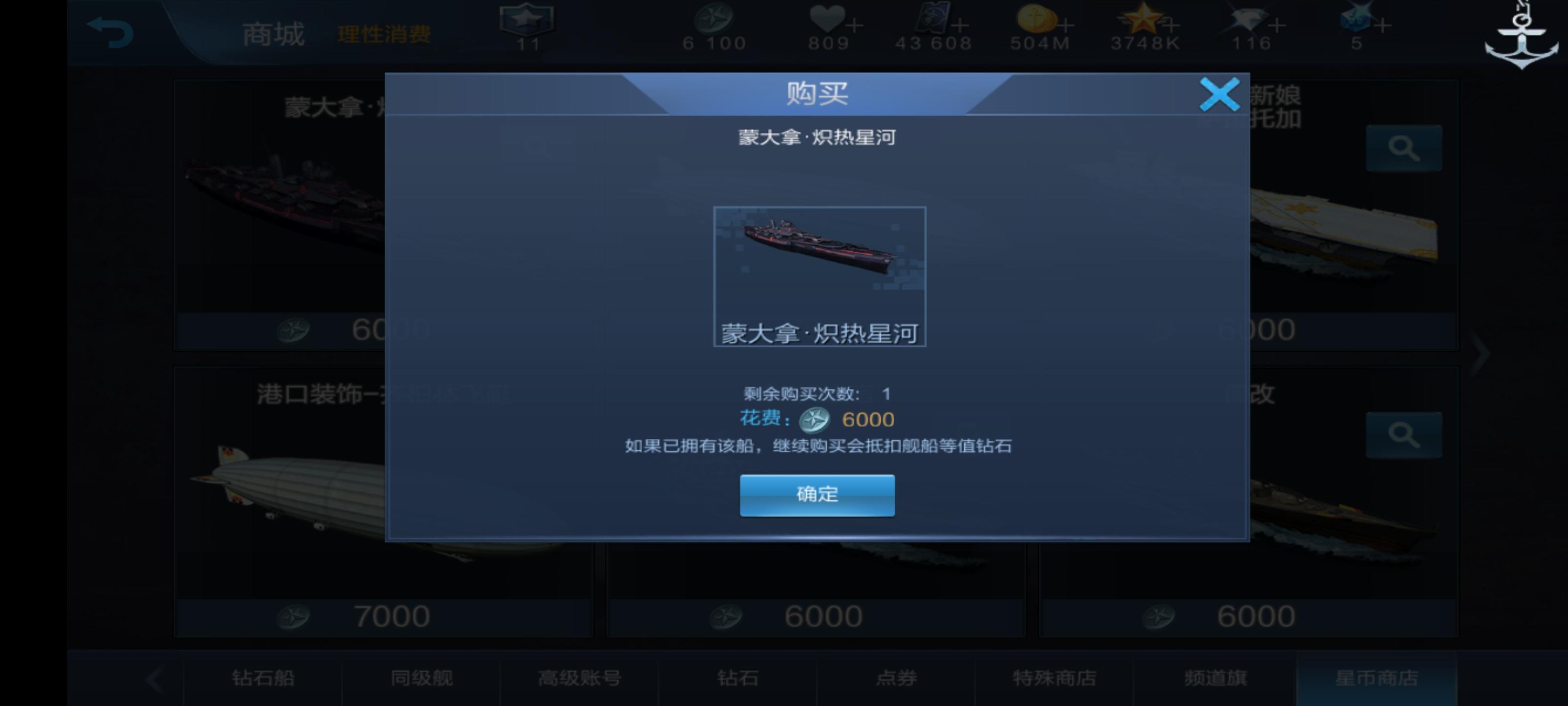Click the gold coin icon showing 504M
Screen dimensions: 1568x706
1038,18
